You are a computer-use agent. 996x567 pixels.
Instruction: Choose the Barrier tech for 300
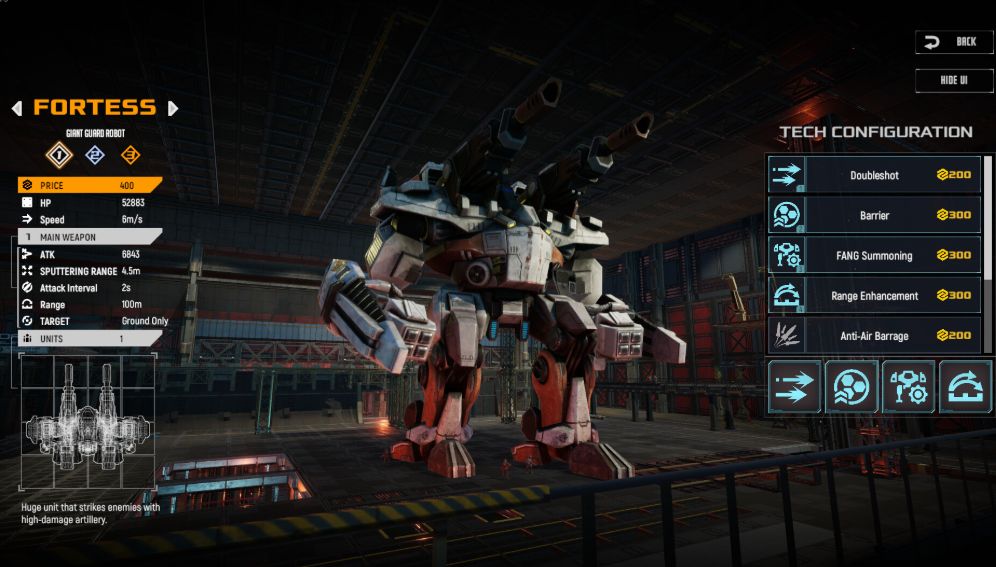point(874,215)
